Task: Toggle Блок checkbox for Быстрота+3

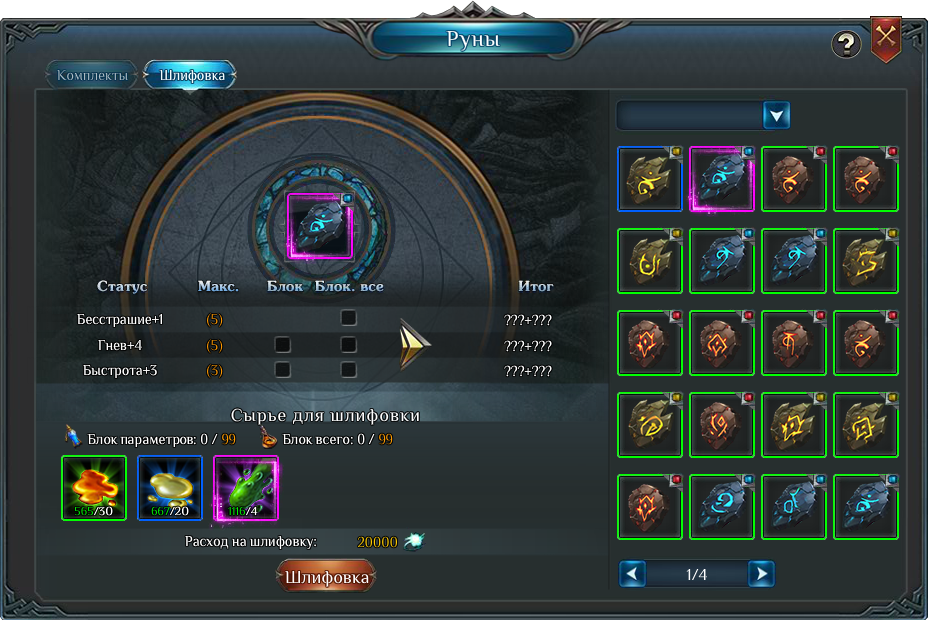Action: click(x=283, y=369)
